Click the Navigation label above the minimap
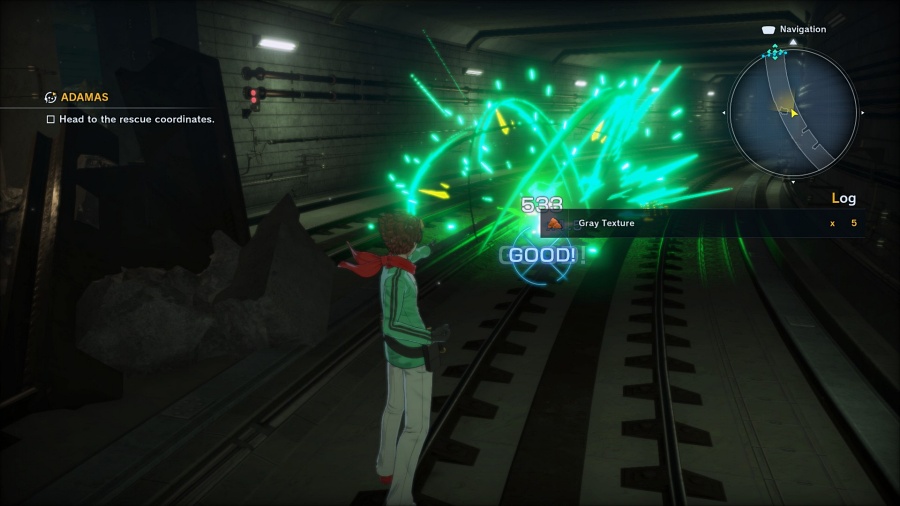Screen dimensions: 900x506 802,30
